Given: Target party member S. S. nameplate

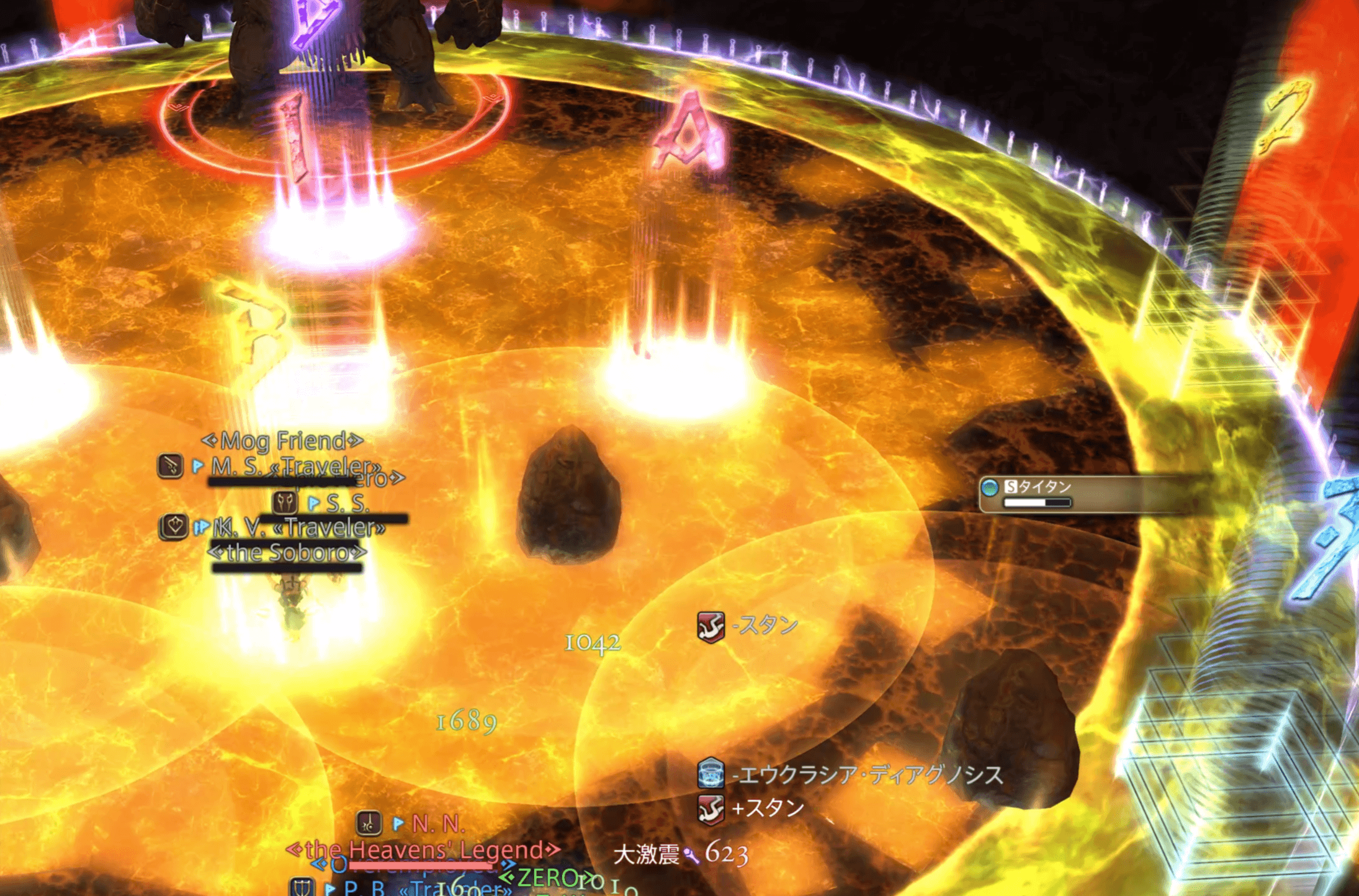Looking at the screenshot, I should 347,503.
